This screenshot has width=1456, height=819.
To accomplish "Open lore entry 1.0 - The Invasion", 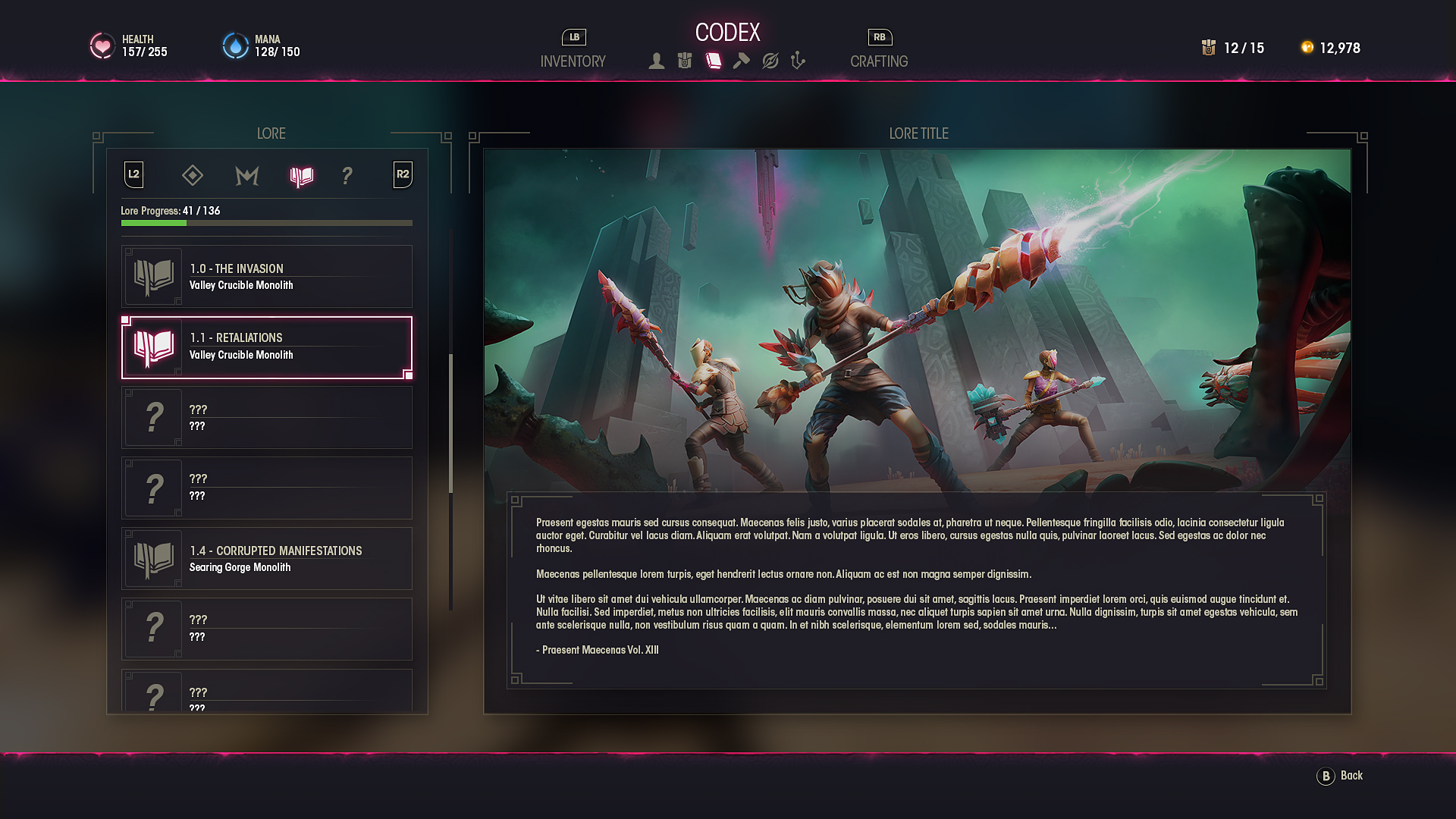I will (x=267, y=276).
